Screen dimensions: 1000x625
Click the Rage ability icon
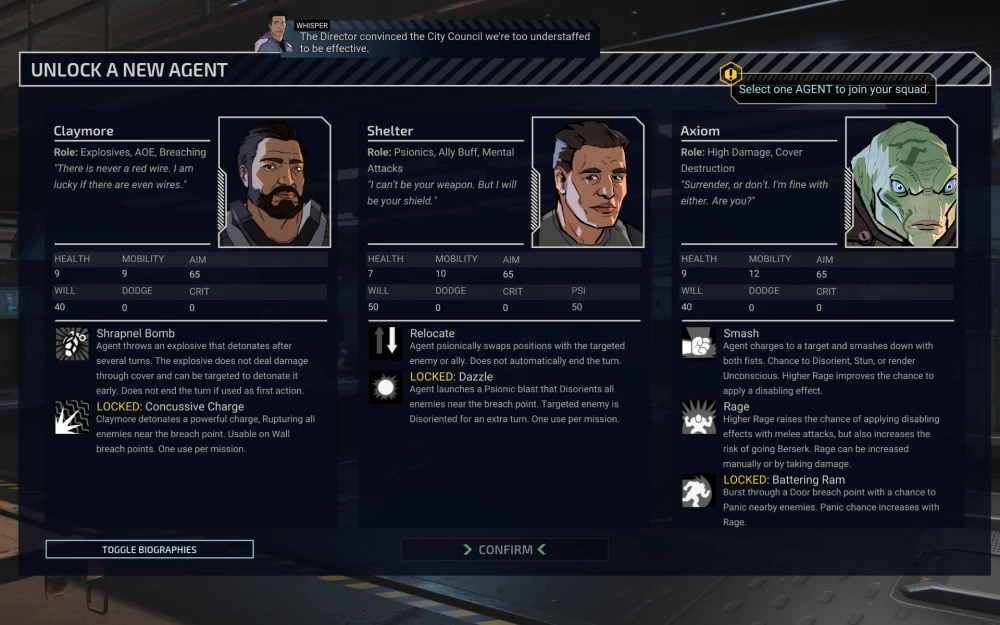698,417
